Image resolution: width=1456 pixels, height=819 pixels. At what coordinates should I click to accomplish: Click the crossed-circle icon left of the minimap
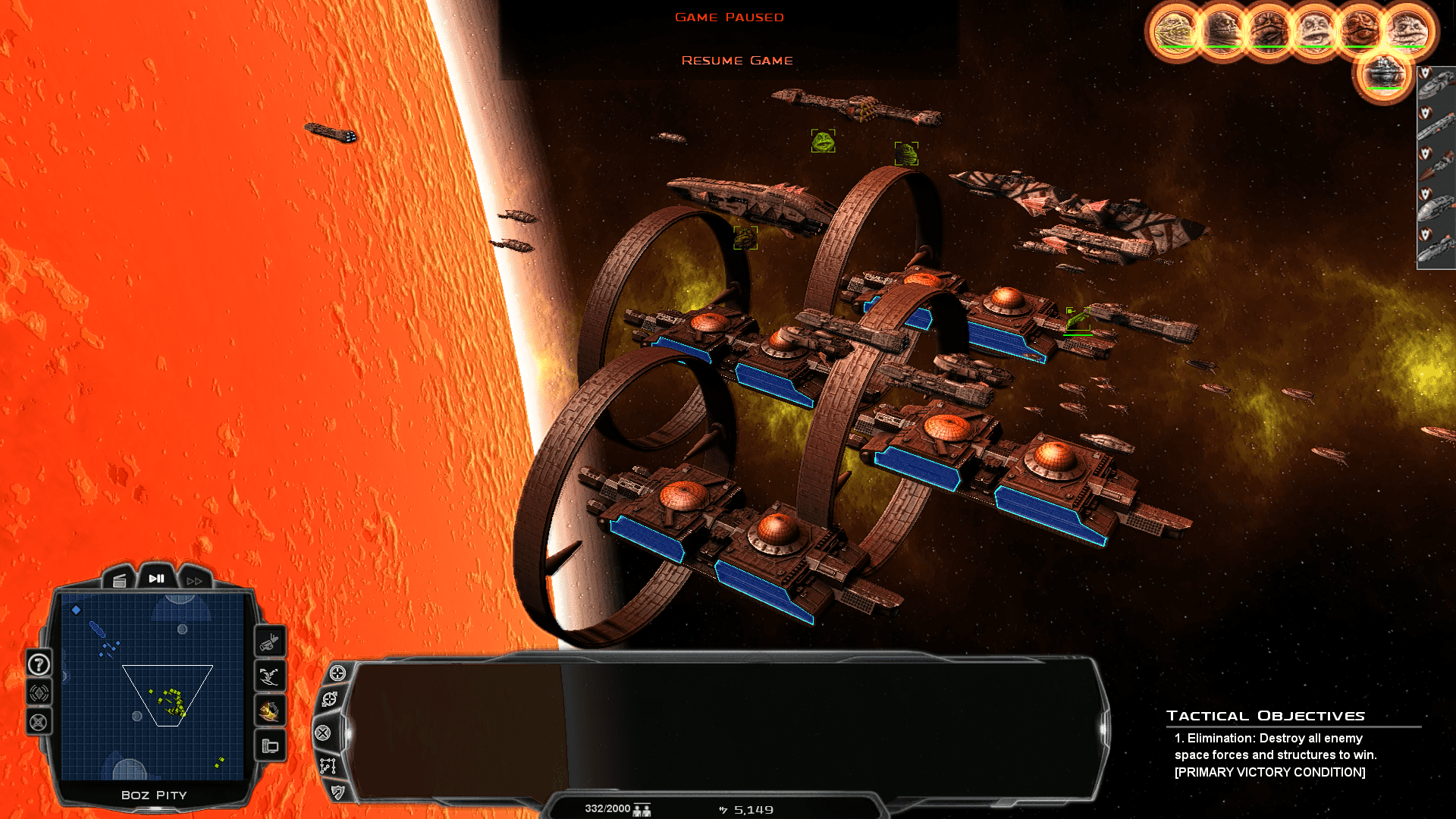click(39, 722)
